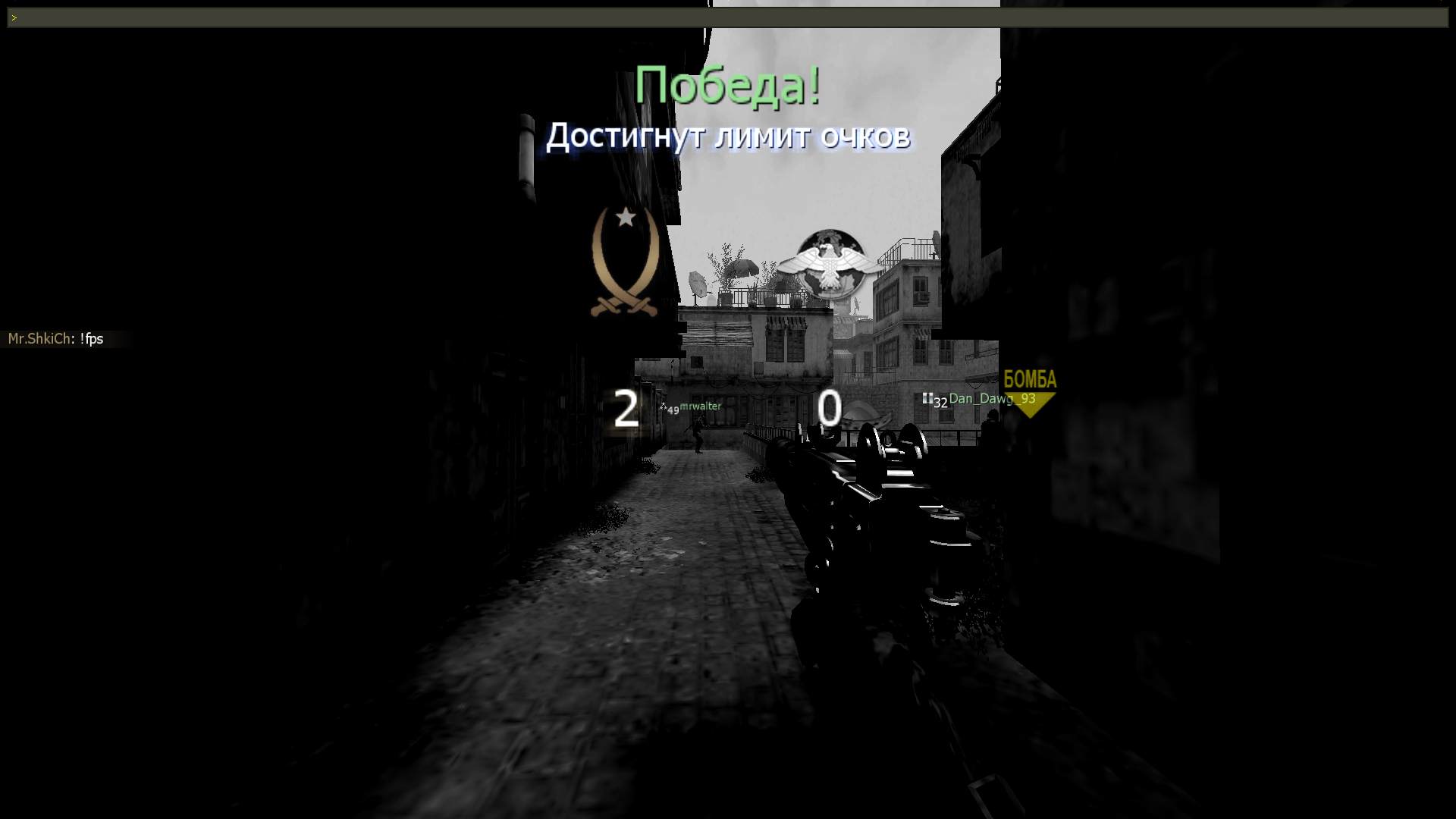1456x819 pixels.
Task: Click the Достигнут лимит очков subtitle
Action: (729, 136)
